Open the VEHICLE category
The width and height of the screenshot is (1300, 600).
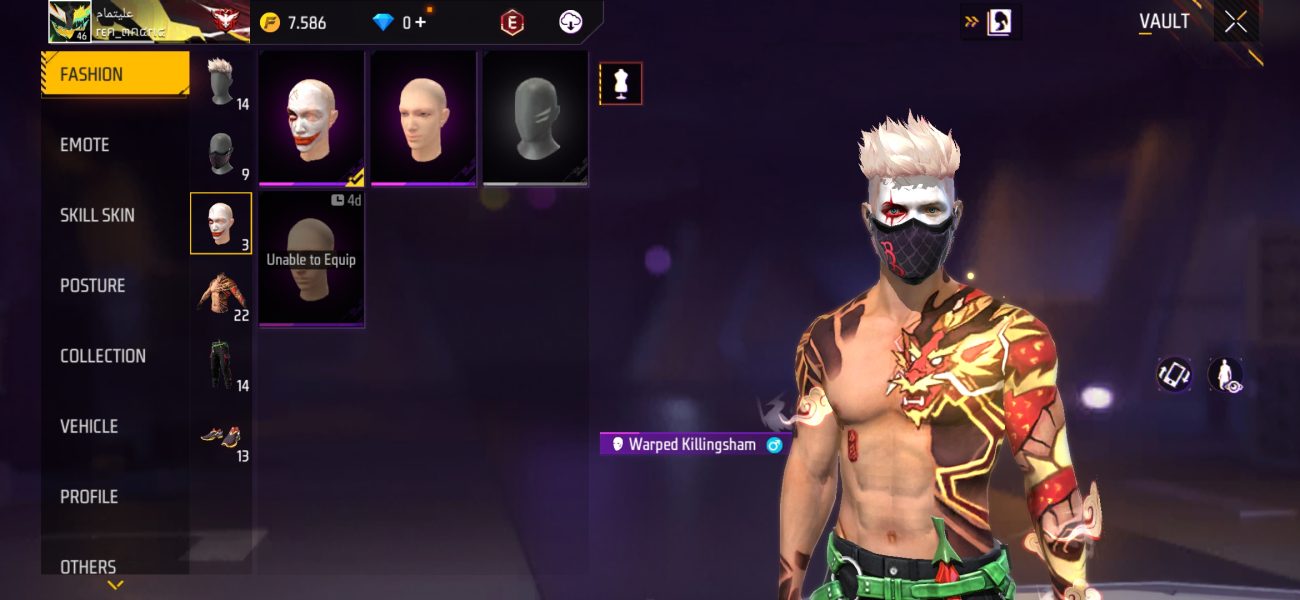89,426
